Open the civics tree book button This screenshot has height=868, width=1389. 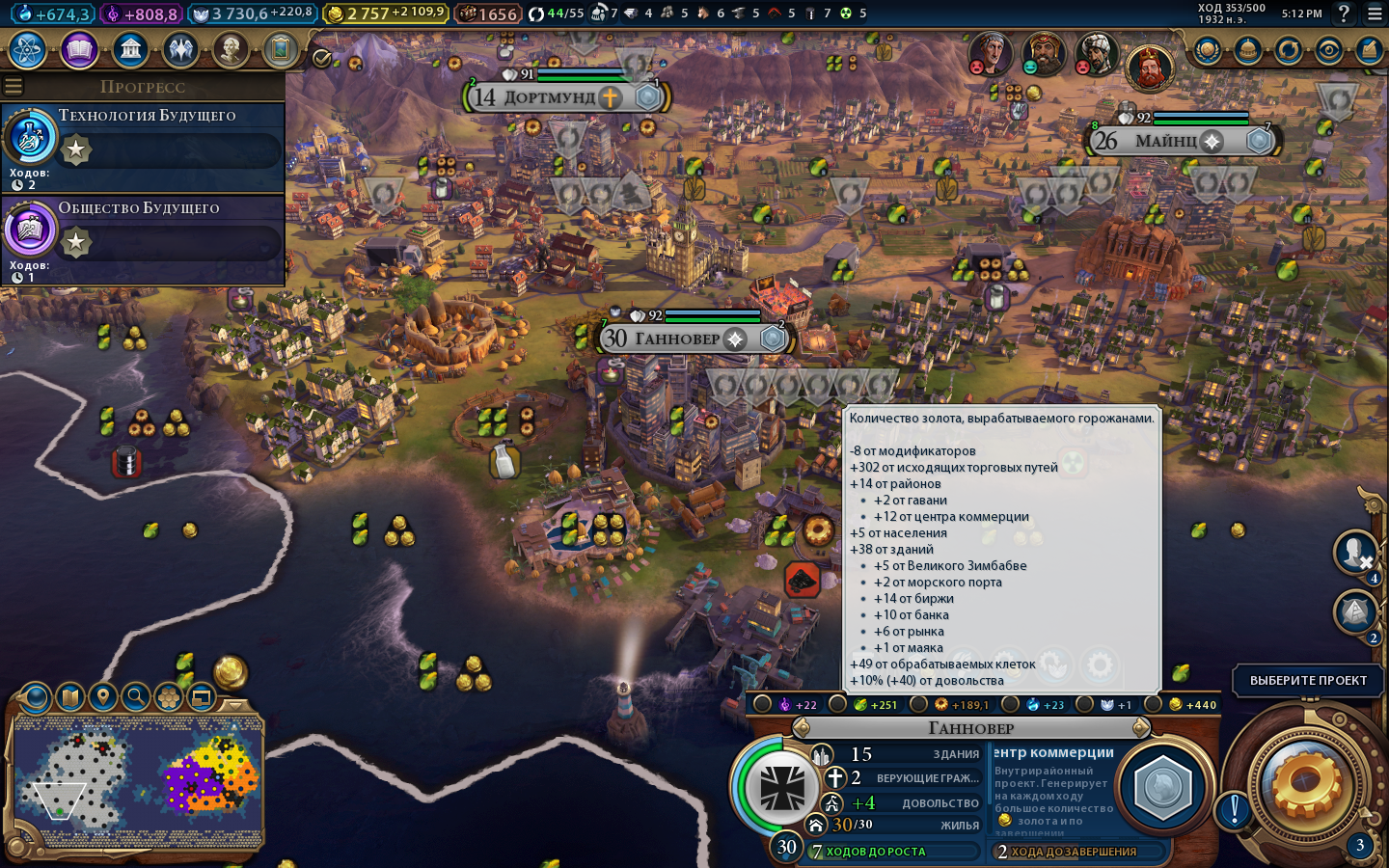point(79,49)
